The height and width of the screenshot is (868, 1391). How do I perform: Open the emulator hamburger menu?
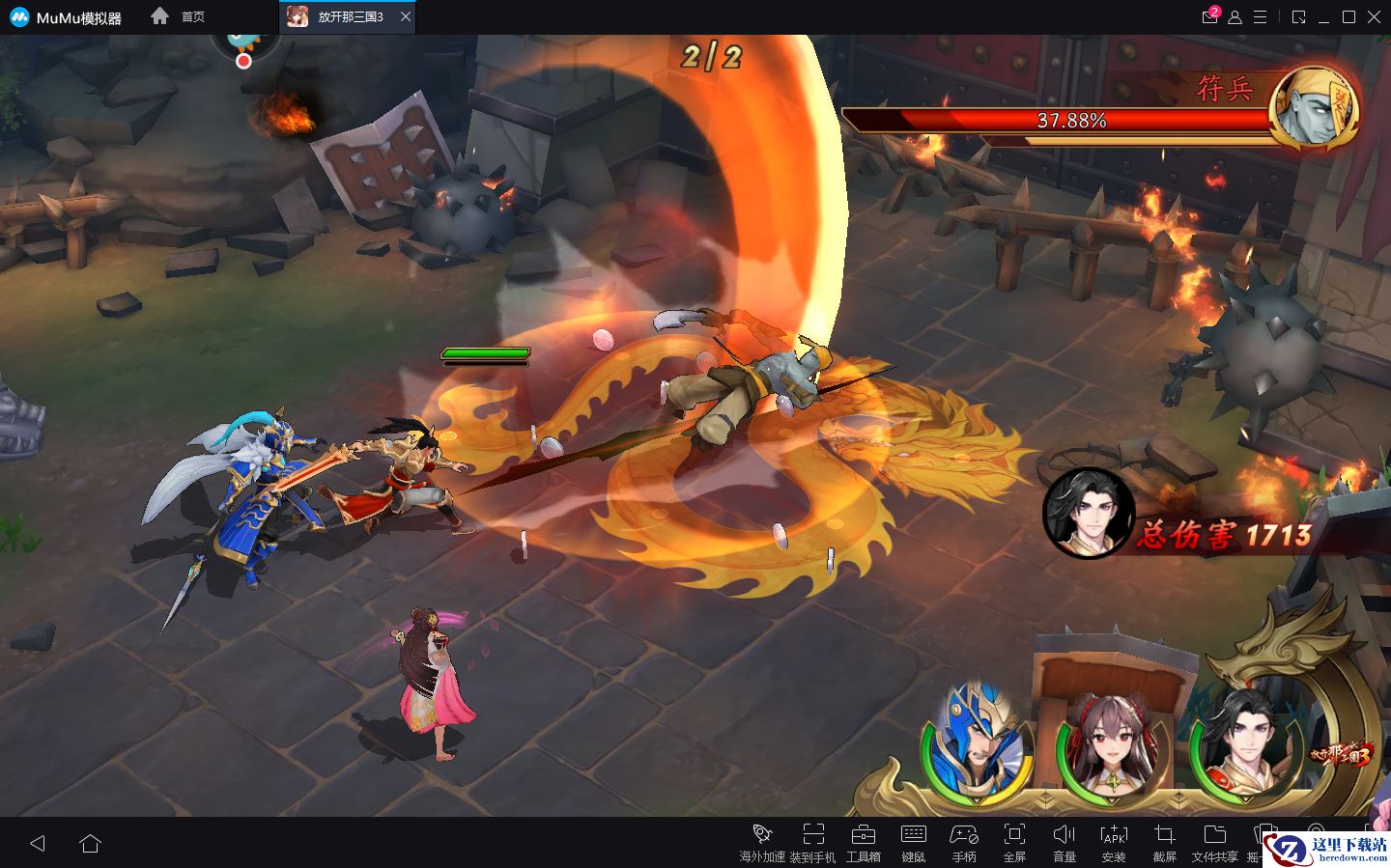[1260, 17]
